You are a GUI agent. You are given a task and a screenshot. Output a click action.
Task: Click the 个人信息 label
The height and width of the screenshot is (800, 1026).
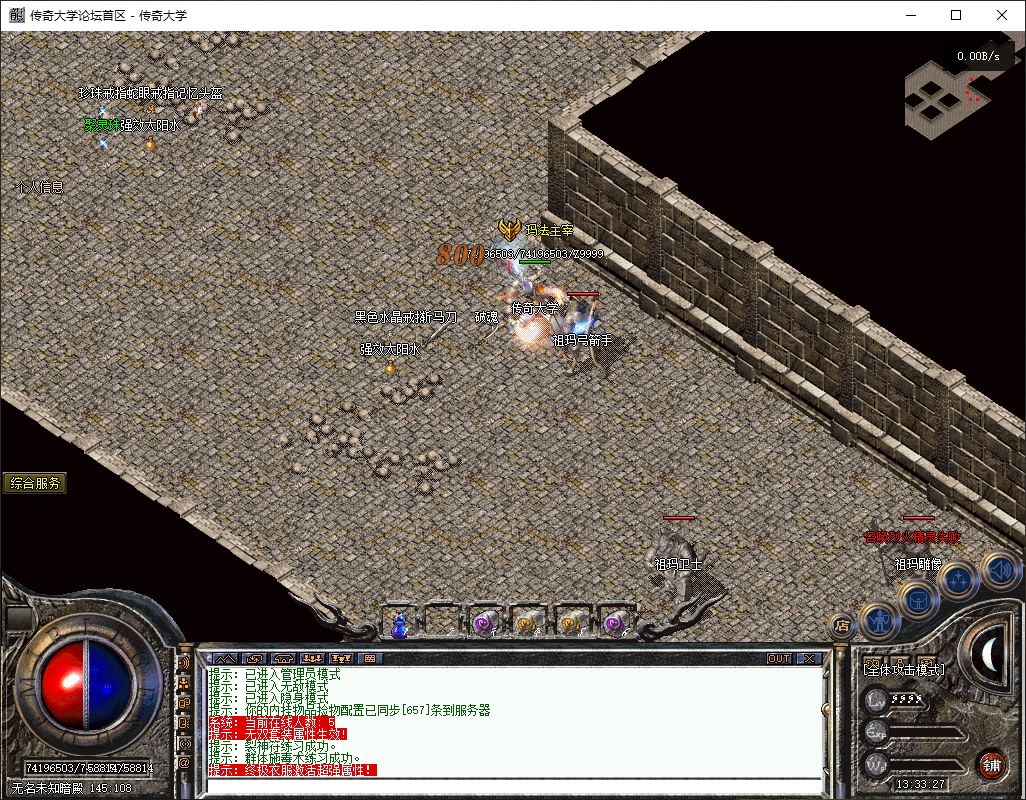click(41, 187)
